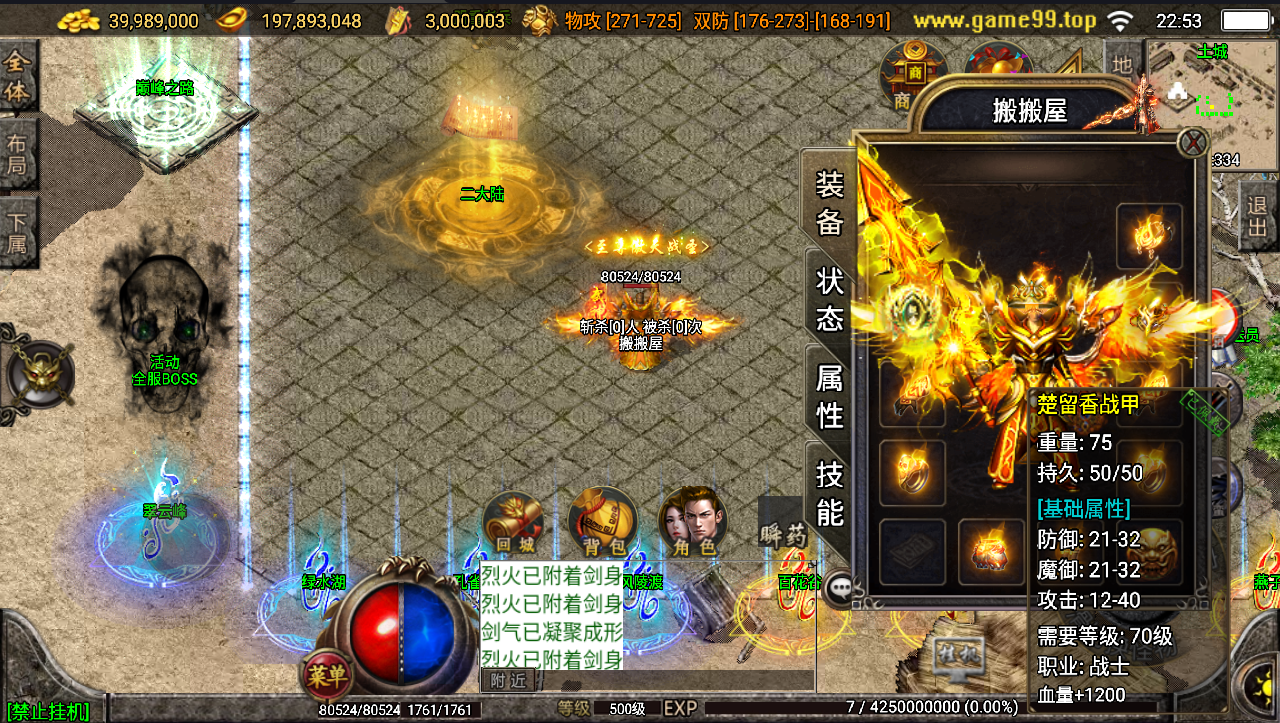Open the 下属 subordinates button
The image size is (1280, 723).
tap(17, 232)
